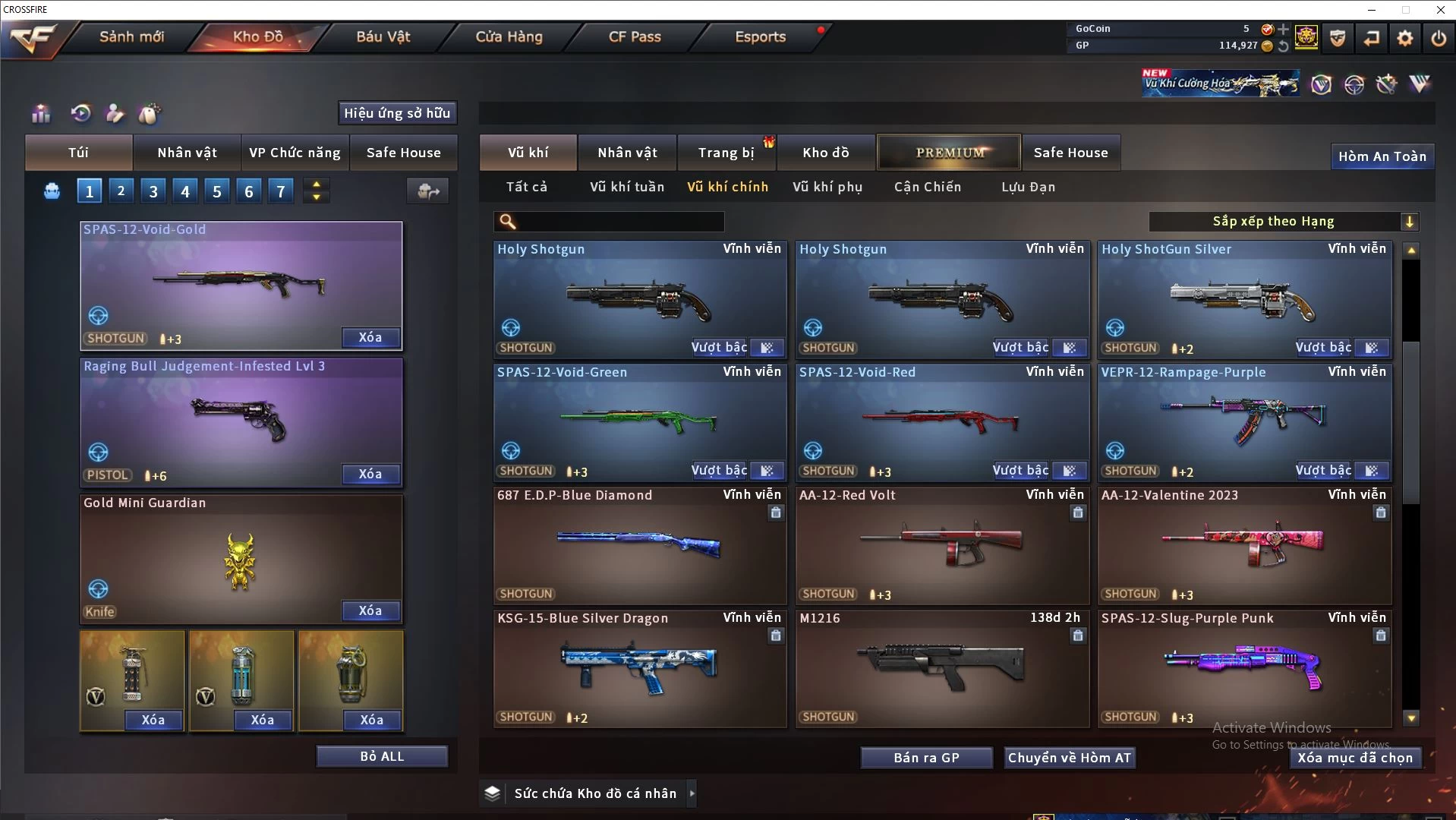
Task: Remove the SPAS-12-Void-Gold with Xóa
Action: pyautogui.click(x=370, y=337)
